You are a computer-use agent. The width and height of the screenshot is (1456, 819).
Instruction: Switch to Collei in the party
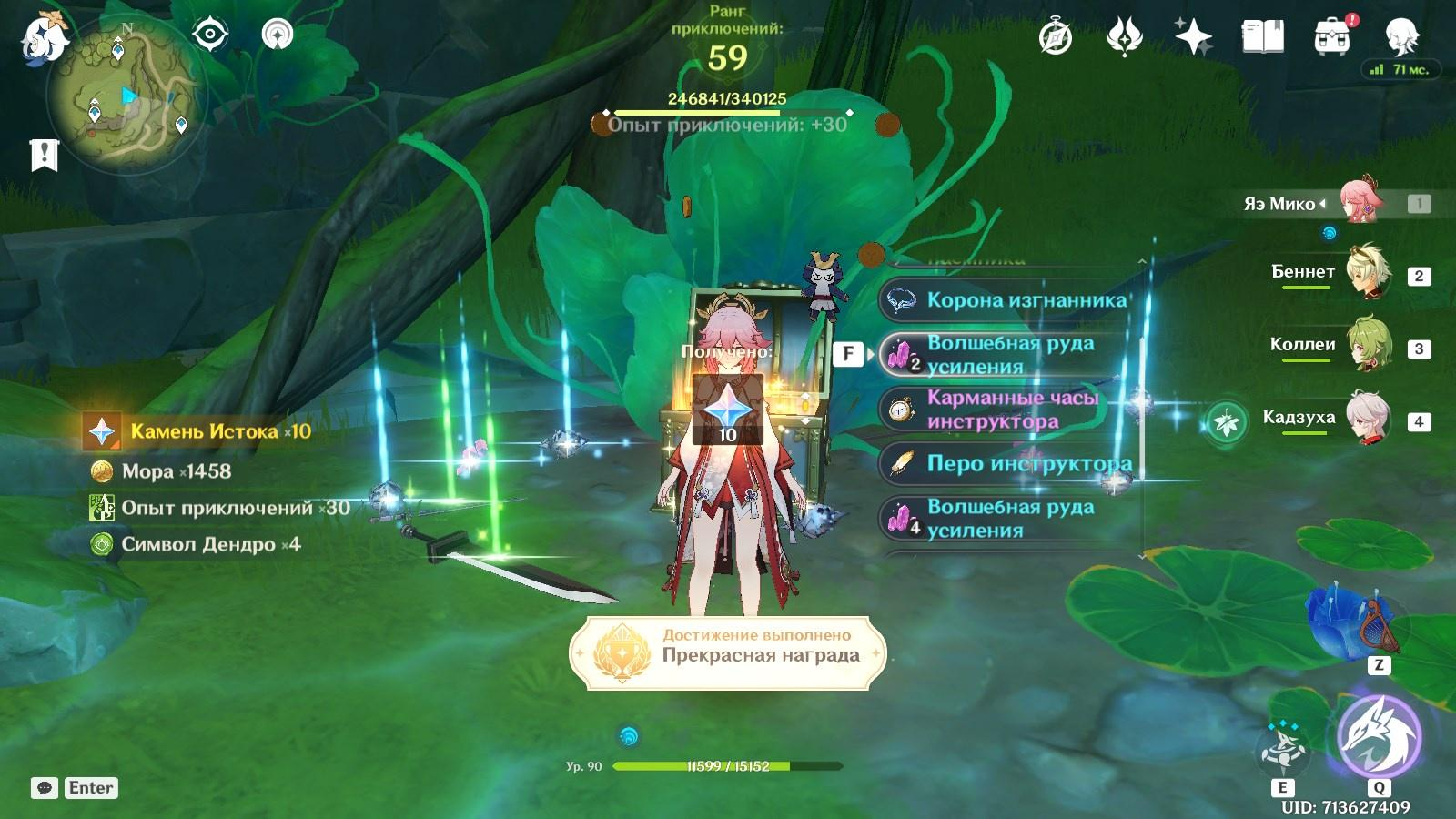point(1368,346)
